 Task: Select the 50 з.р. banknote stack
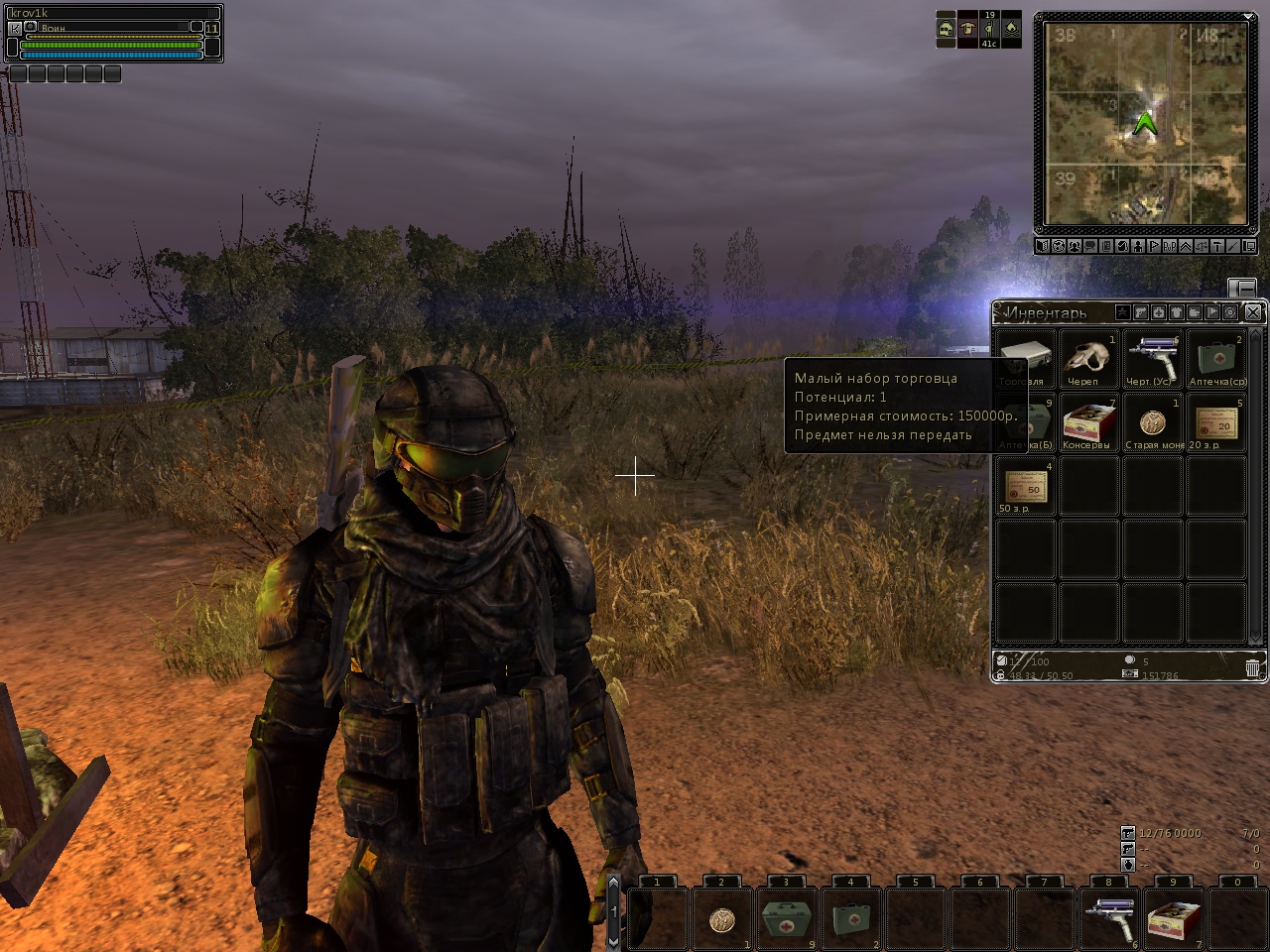1024,486
